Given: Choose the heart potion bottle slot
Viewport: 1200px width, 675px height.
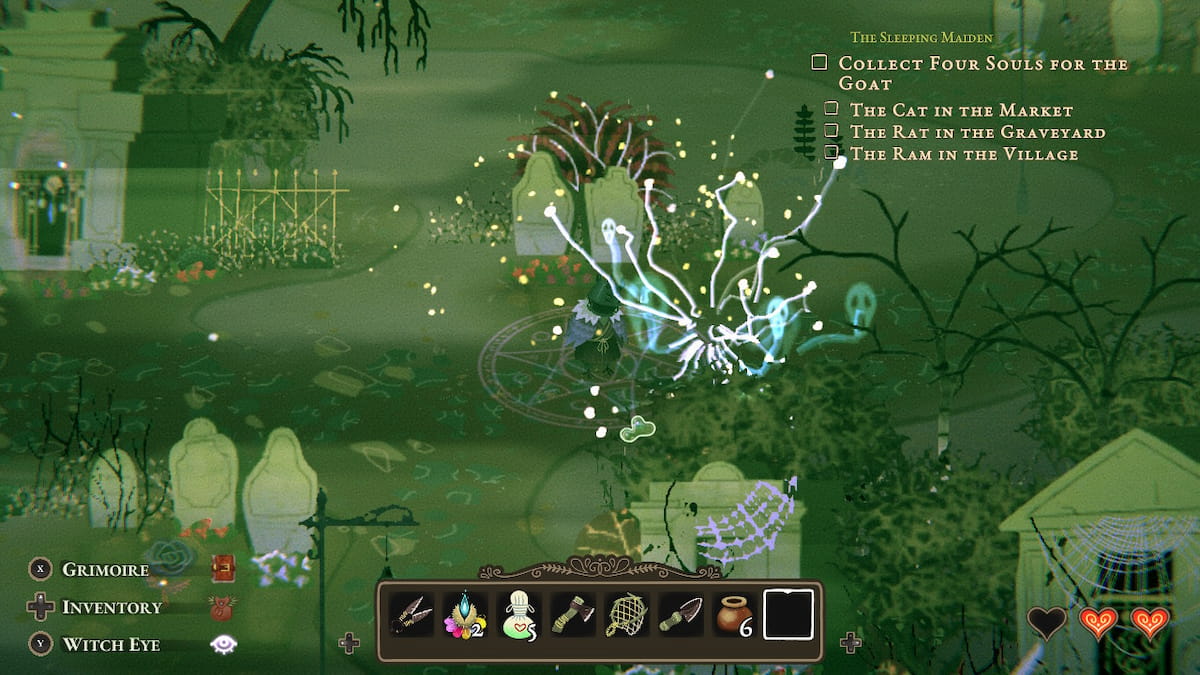Looking at the screenshot, I should (520, 614).
